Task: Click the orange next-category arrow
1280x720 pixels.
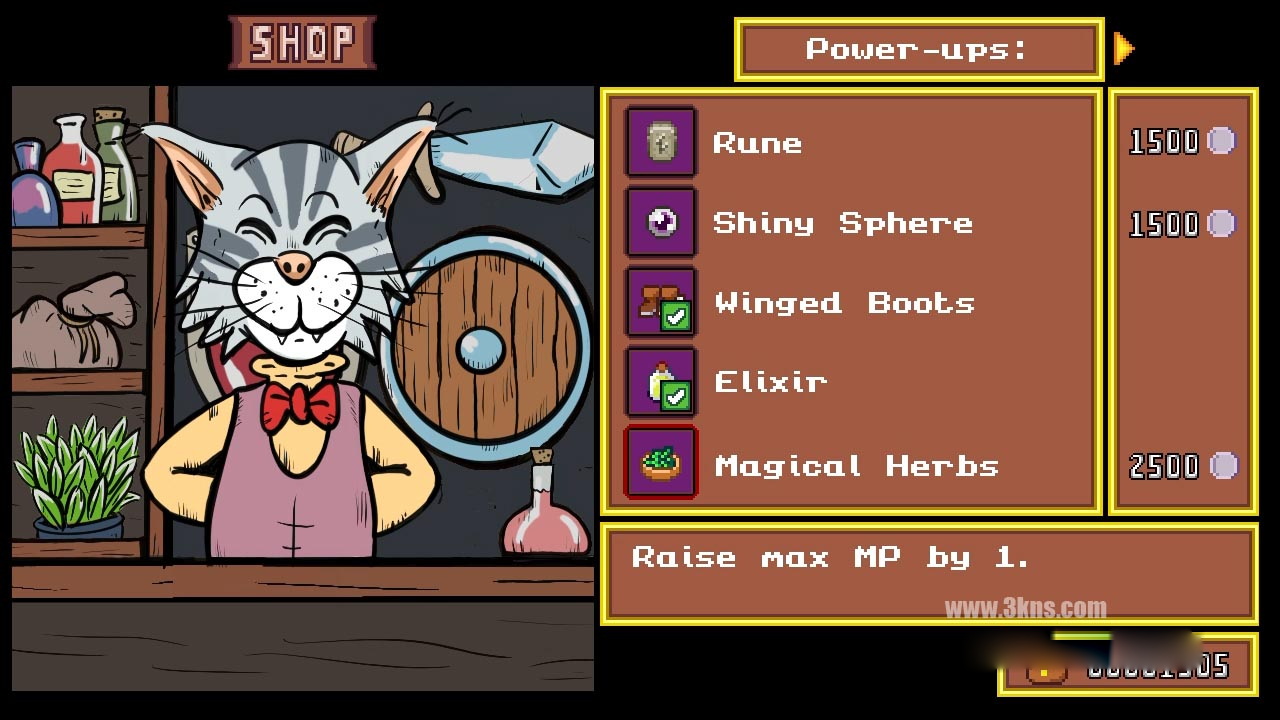Action: point(1124,48)
